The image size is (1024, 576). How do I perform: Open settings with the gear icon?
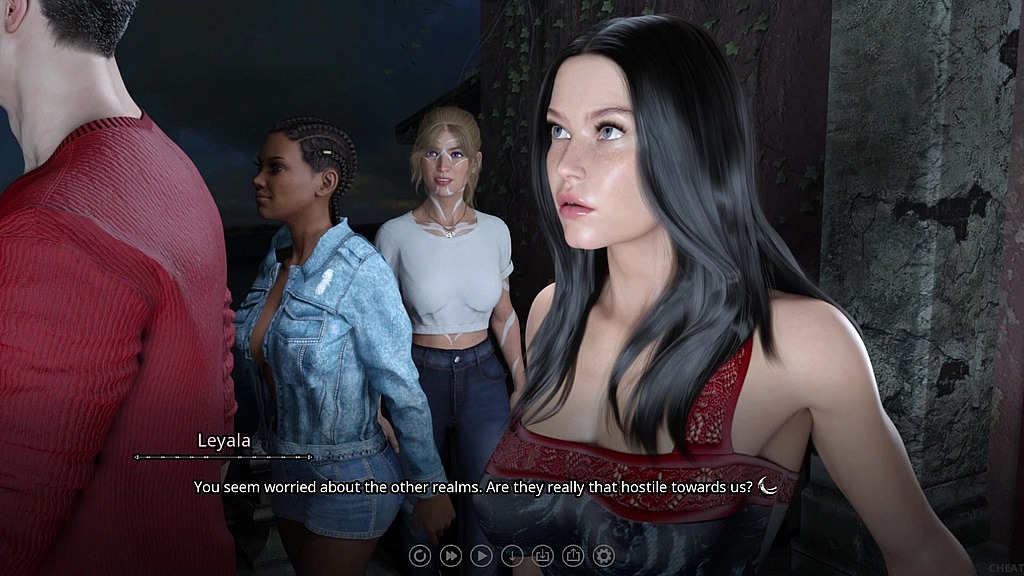coord(603,555)
